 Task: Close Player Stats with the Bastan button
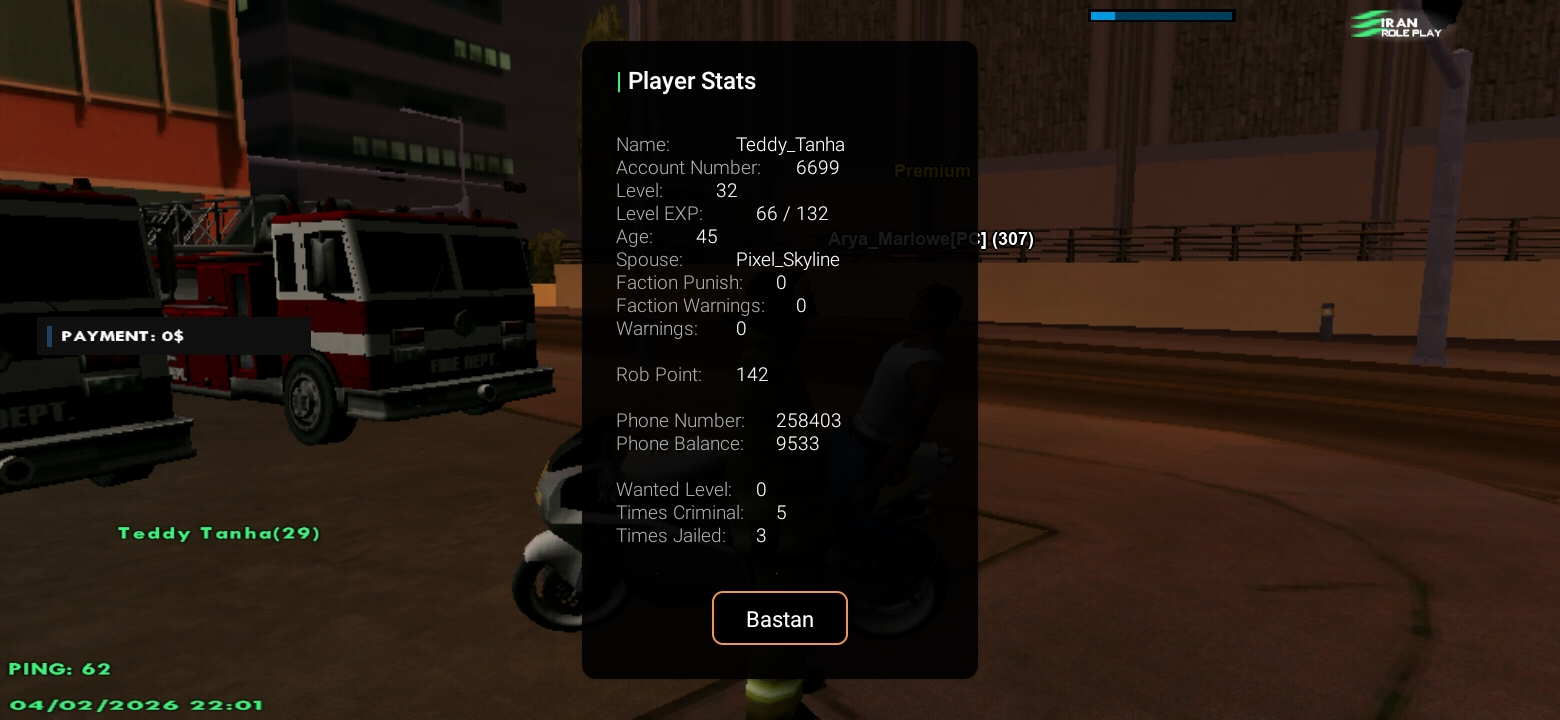click(779, 618)
